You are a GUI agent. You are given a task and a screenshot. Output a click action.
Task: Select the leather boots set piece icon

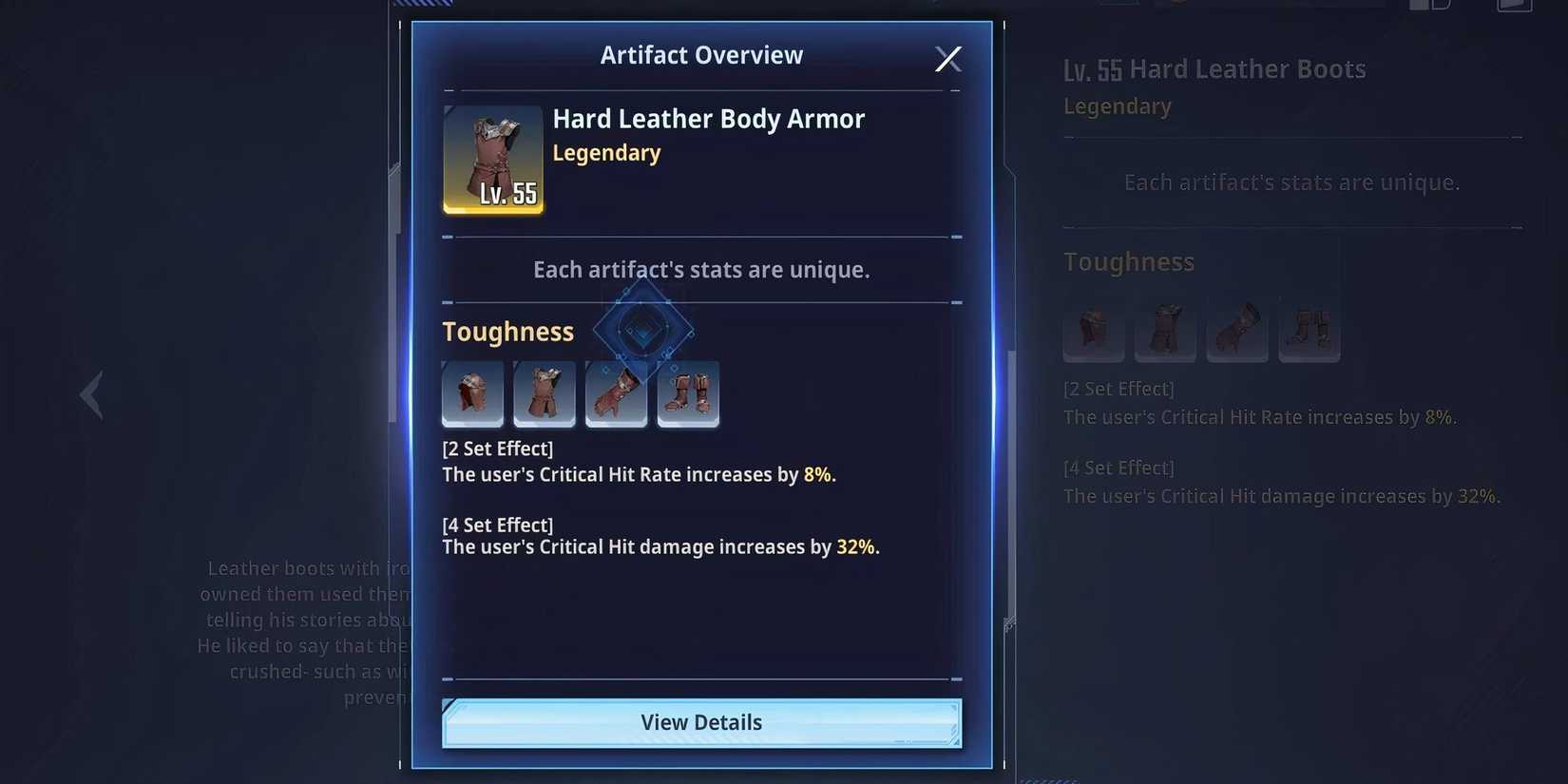pos(688,393)
